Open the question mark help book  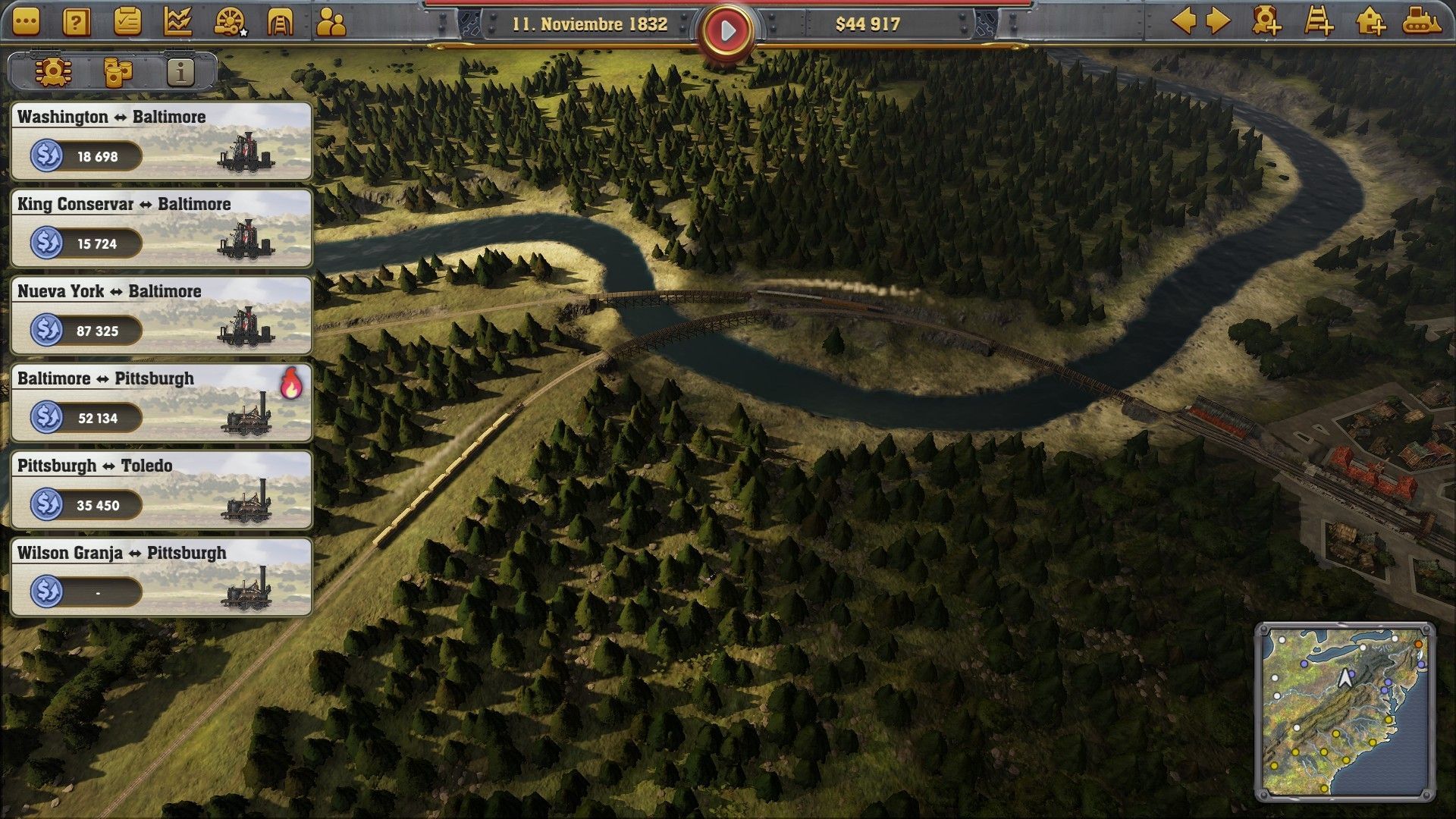pos(77,22)
